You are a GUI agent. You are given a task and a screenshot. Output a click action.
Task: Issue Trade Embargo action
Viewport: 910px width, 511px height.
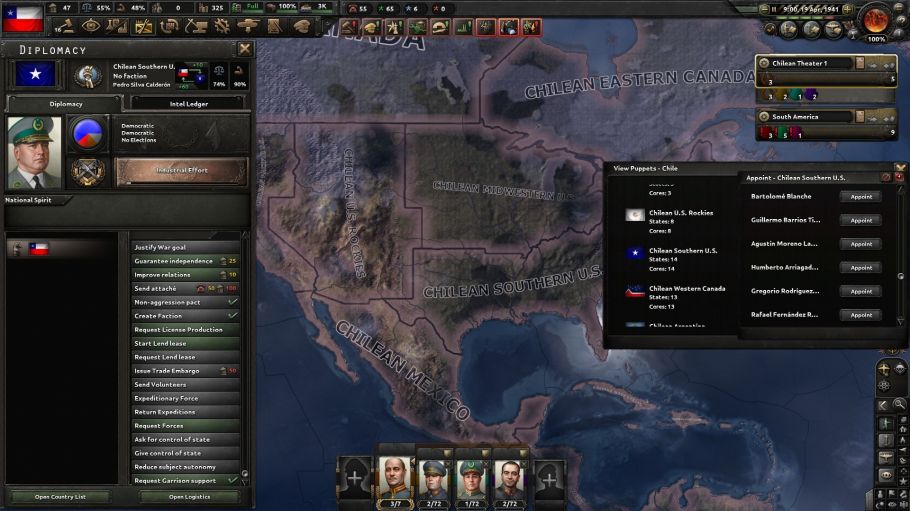[x=185, y=371]
